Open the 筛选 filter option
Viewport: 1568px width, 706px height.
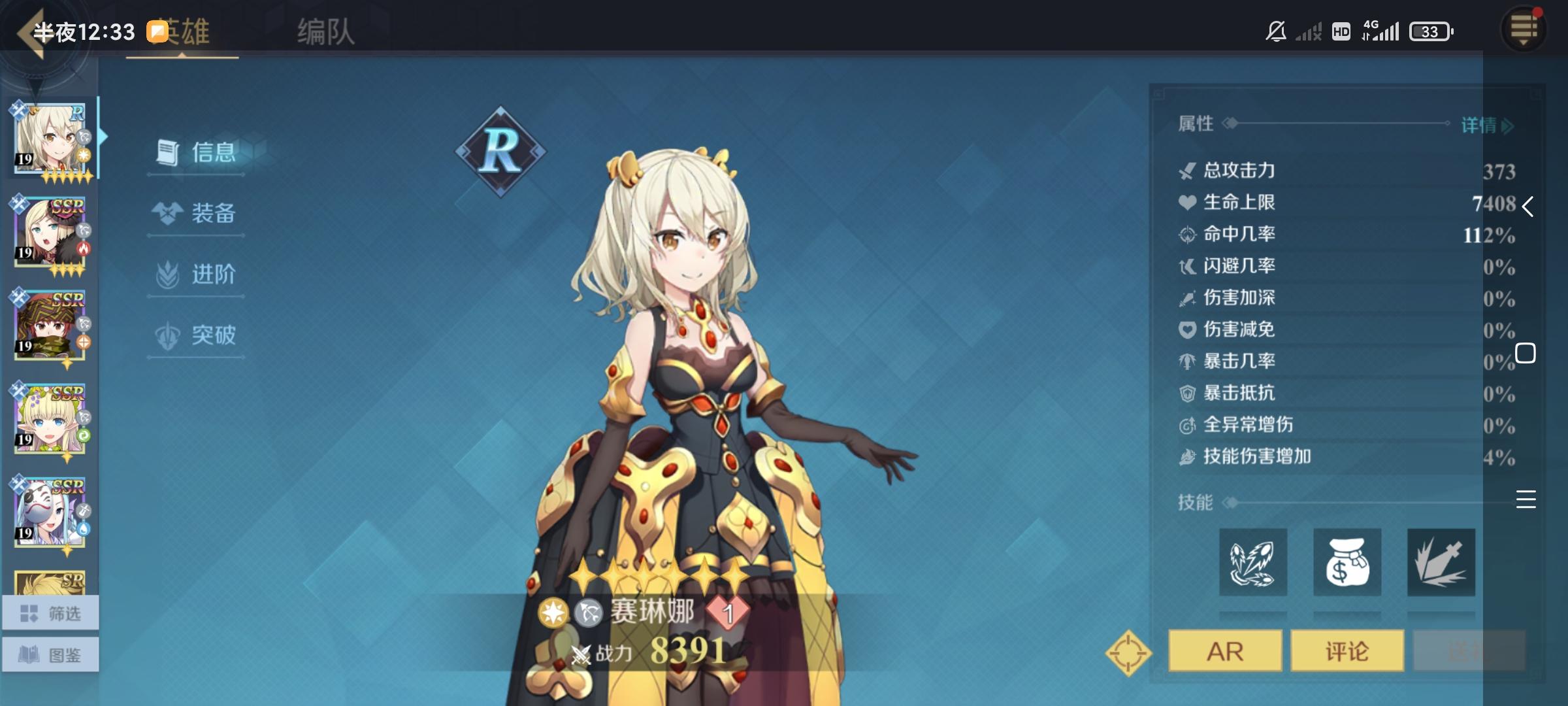click(50, 613)
